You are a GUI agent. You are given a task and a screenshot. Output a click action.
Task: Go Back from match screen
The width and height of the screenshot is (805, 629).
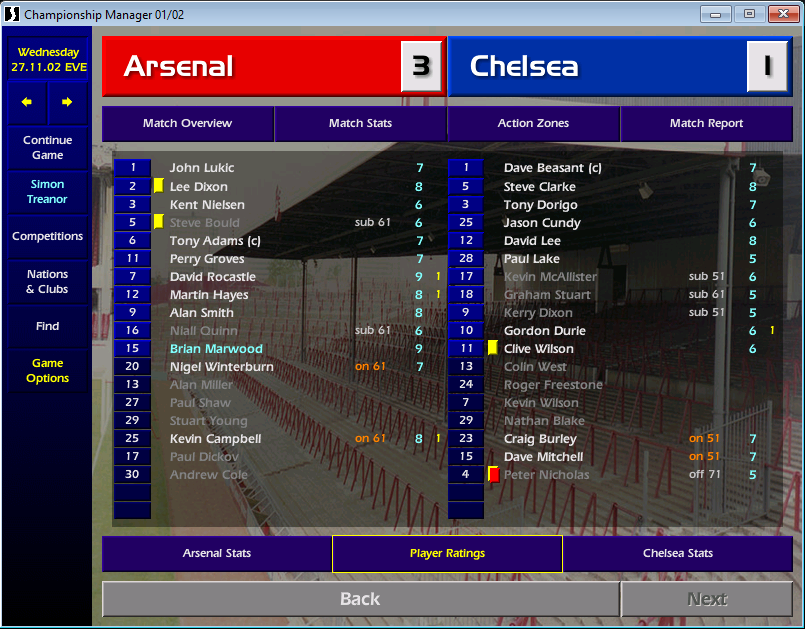pyautogui.click(x=360, y=599)
